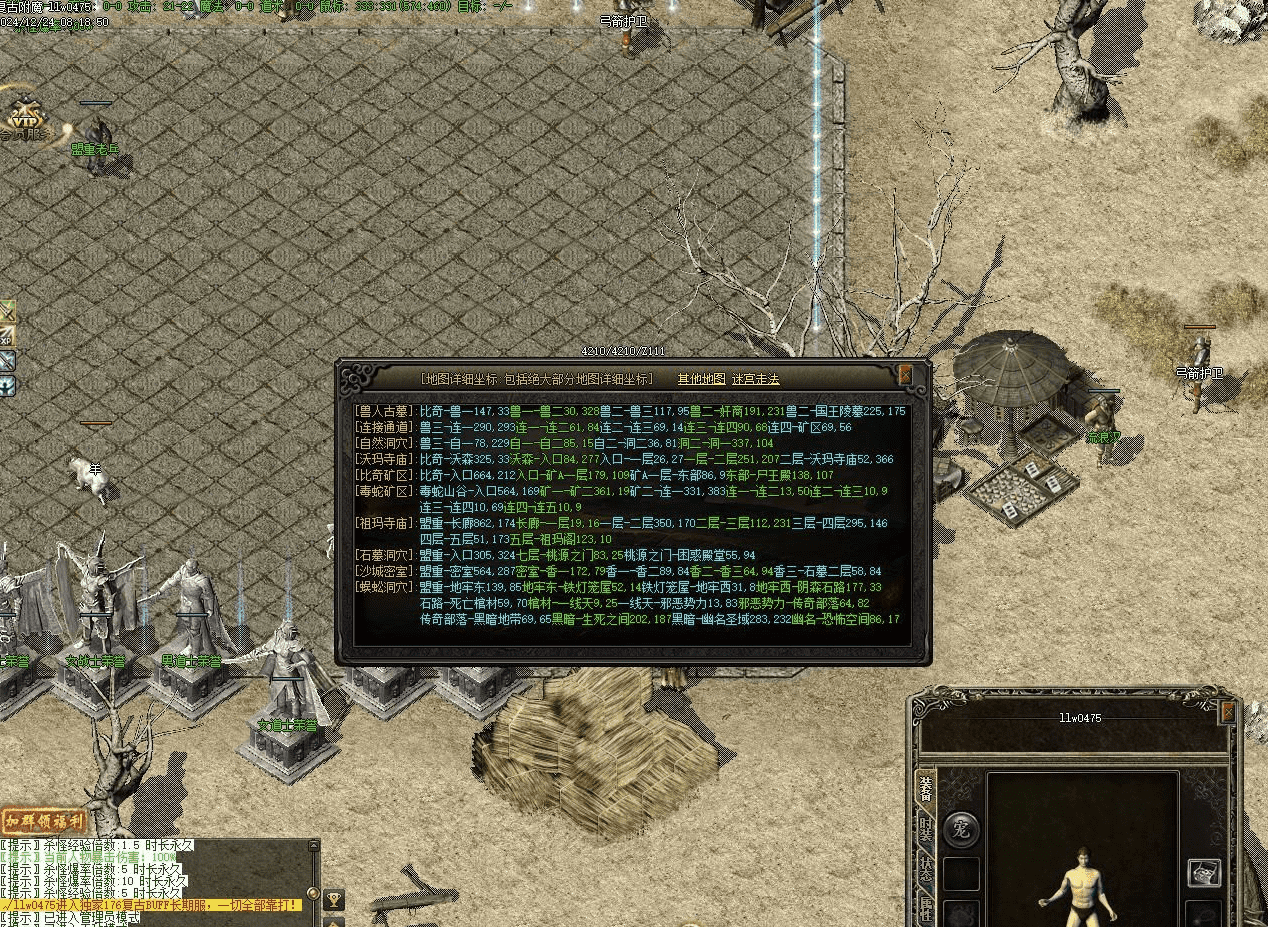Click the 加群领福利 banner button
The image size is (1268, 927).
tap(43, 822)
